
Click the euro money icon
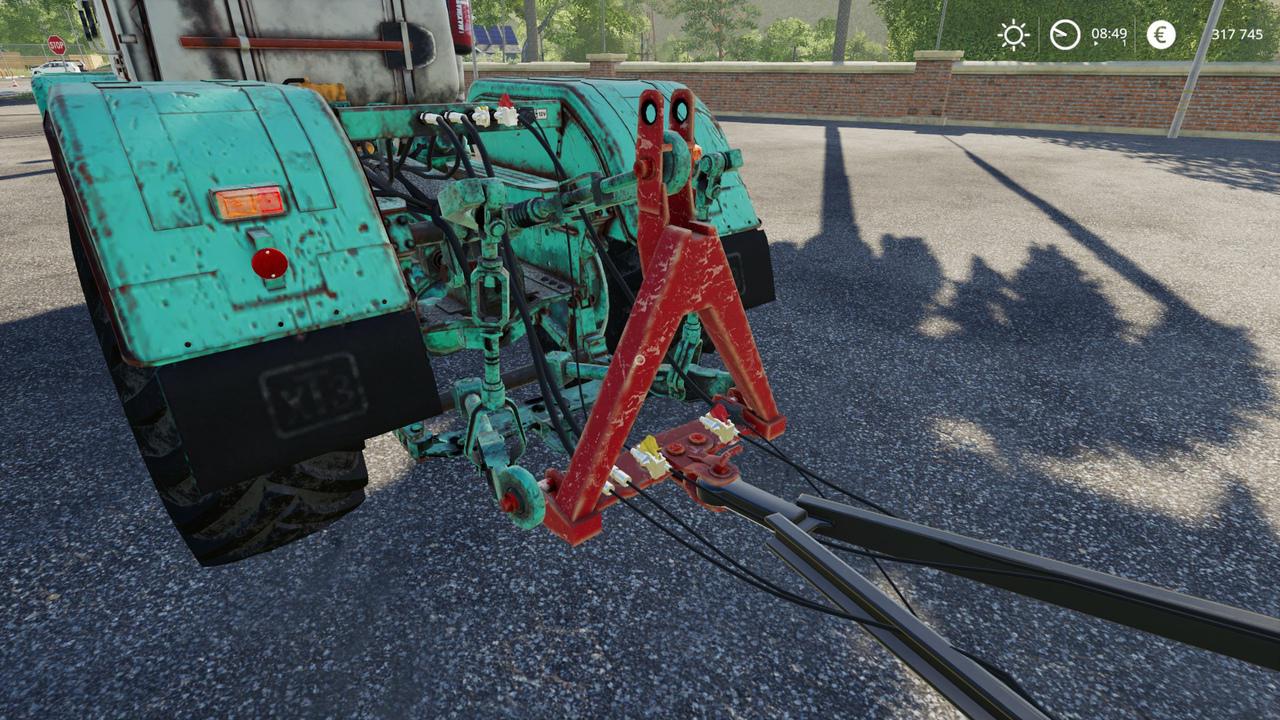click(x=1161, y=35)
